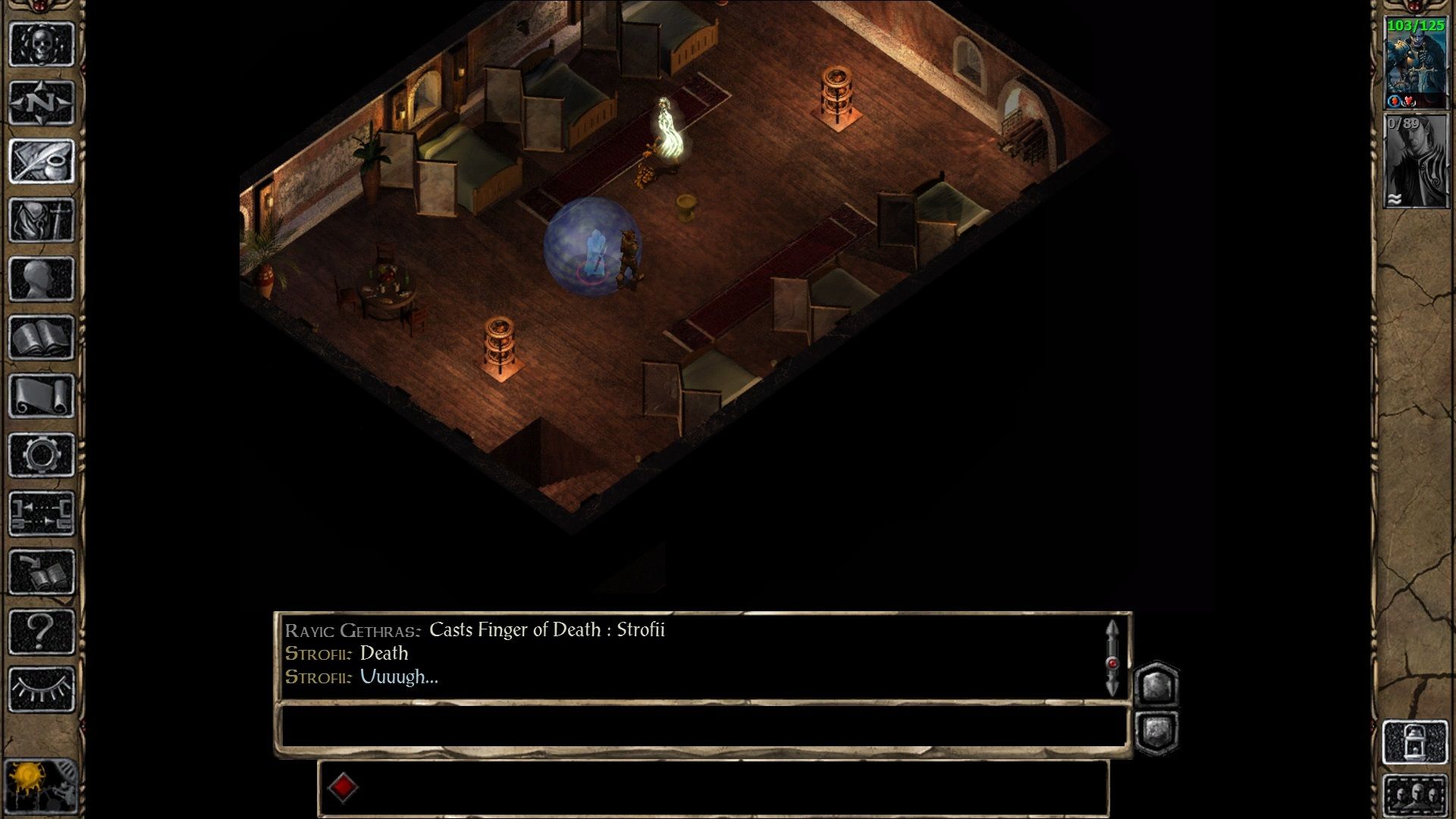The image size is (1456, 819).
Task: Select the dead grey character portrait
Action: (x=1415, y=161)
